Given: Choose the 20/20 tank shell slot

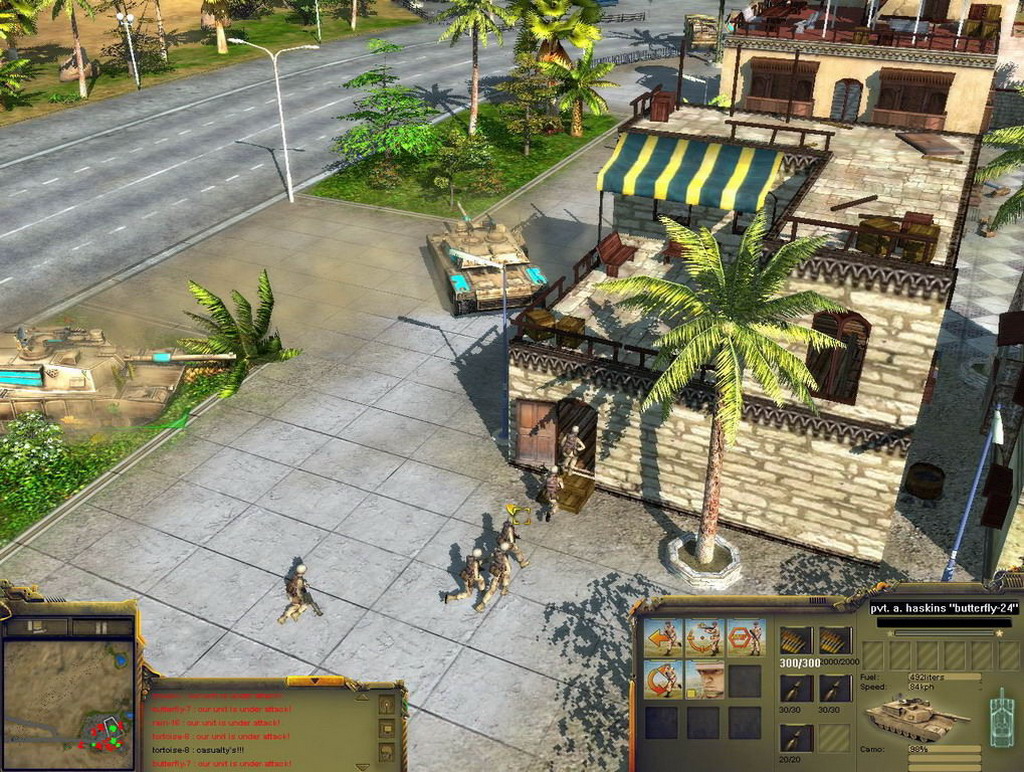Looking at the screenshot, I should pos(795,738).
